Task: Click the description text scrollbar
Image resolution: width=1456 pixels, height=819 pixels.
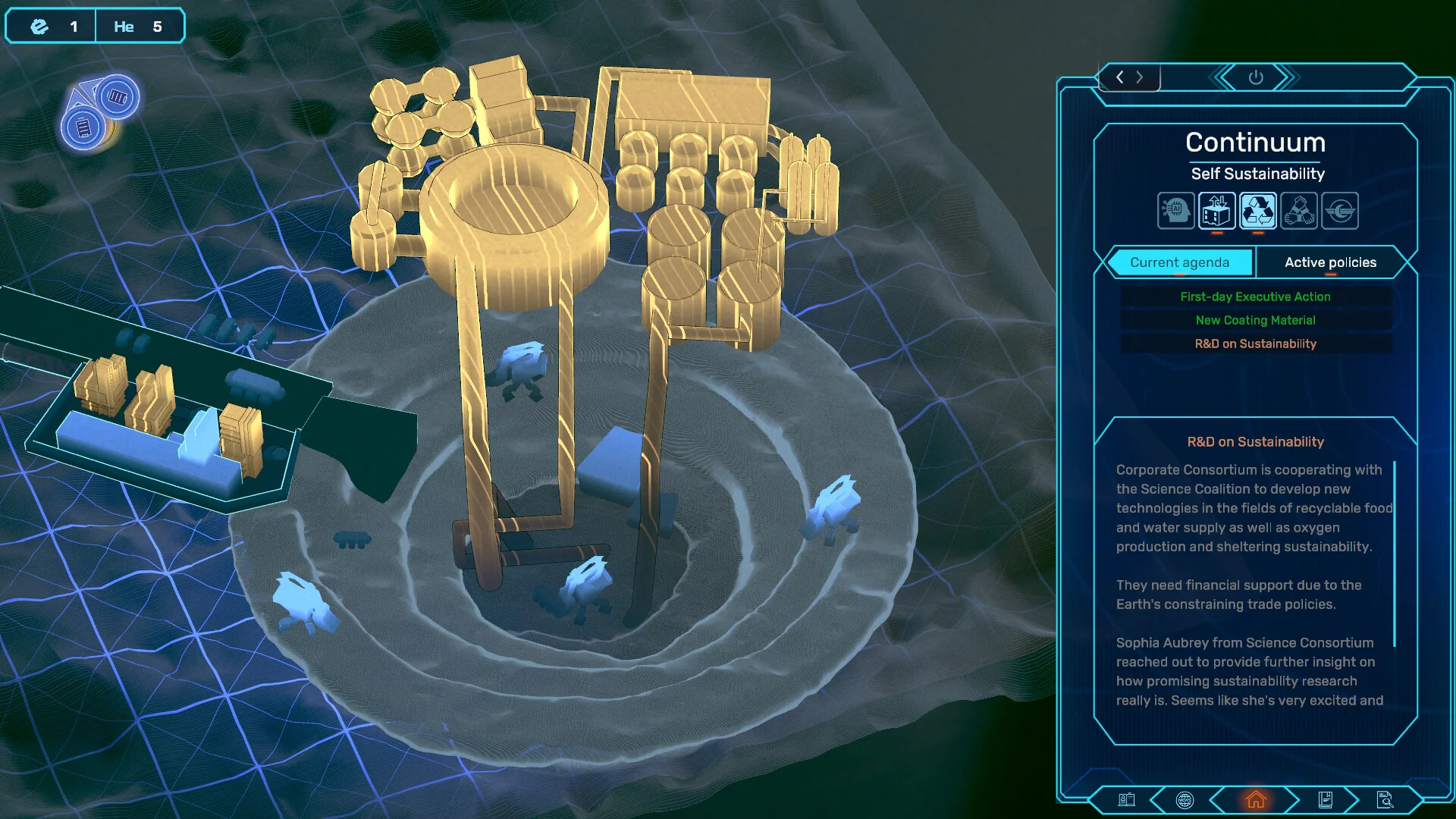Action: click(1395, 554)
